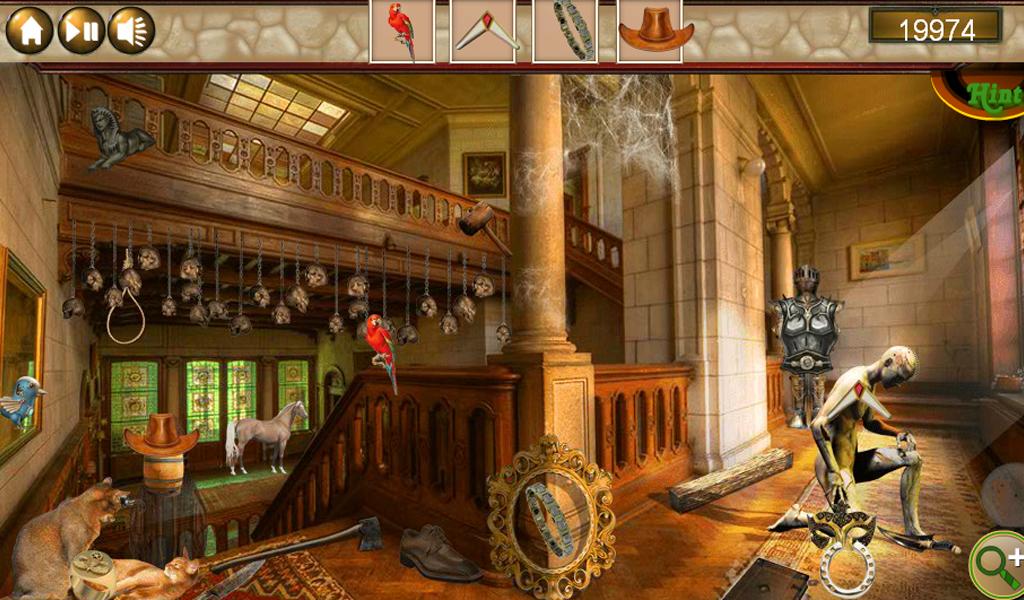Pick the cowboy hat target item slot

click(655, 31)
